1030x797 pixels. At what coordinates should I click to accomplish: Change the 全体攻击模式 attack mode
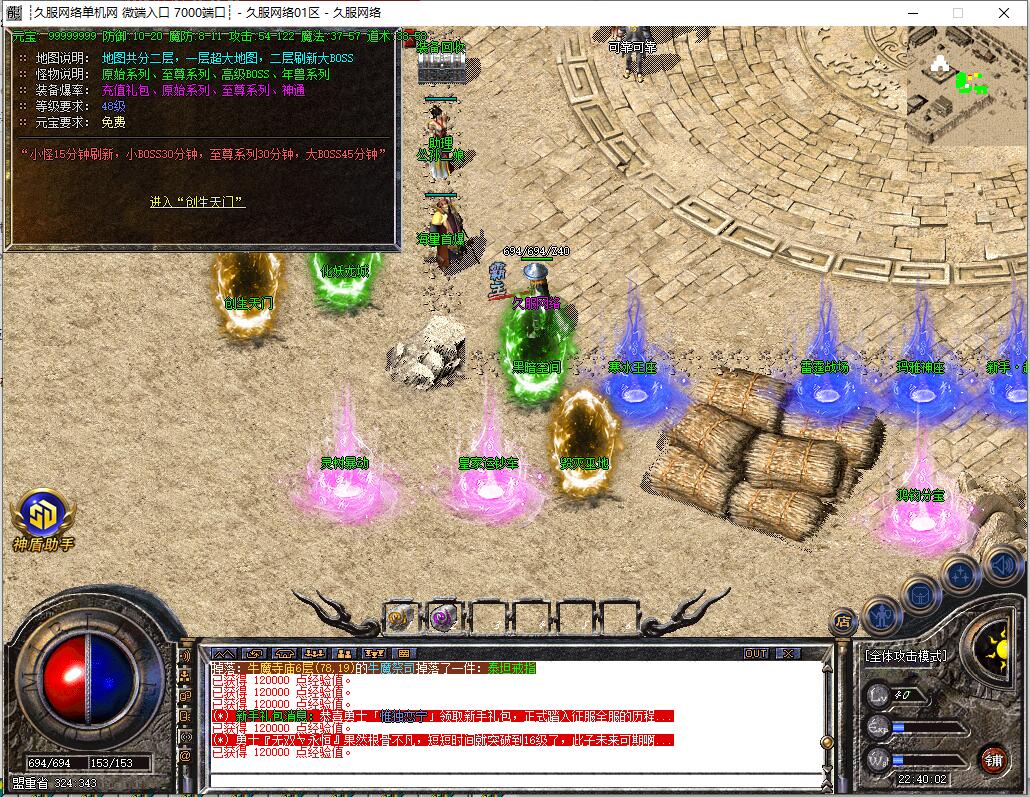point(905,656)
